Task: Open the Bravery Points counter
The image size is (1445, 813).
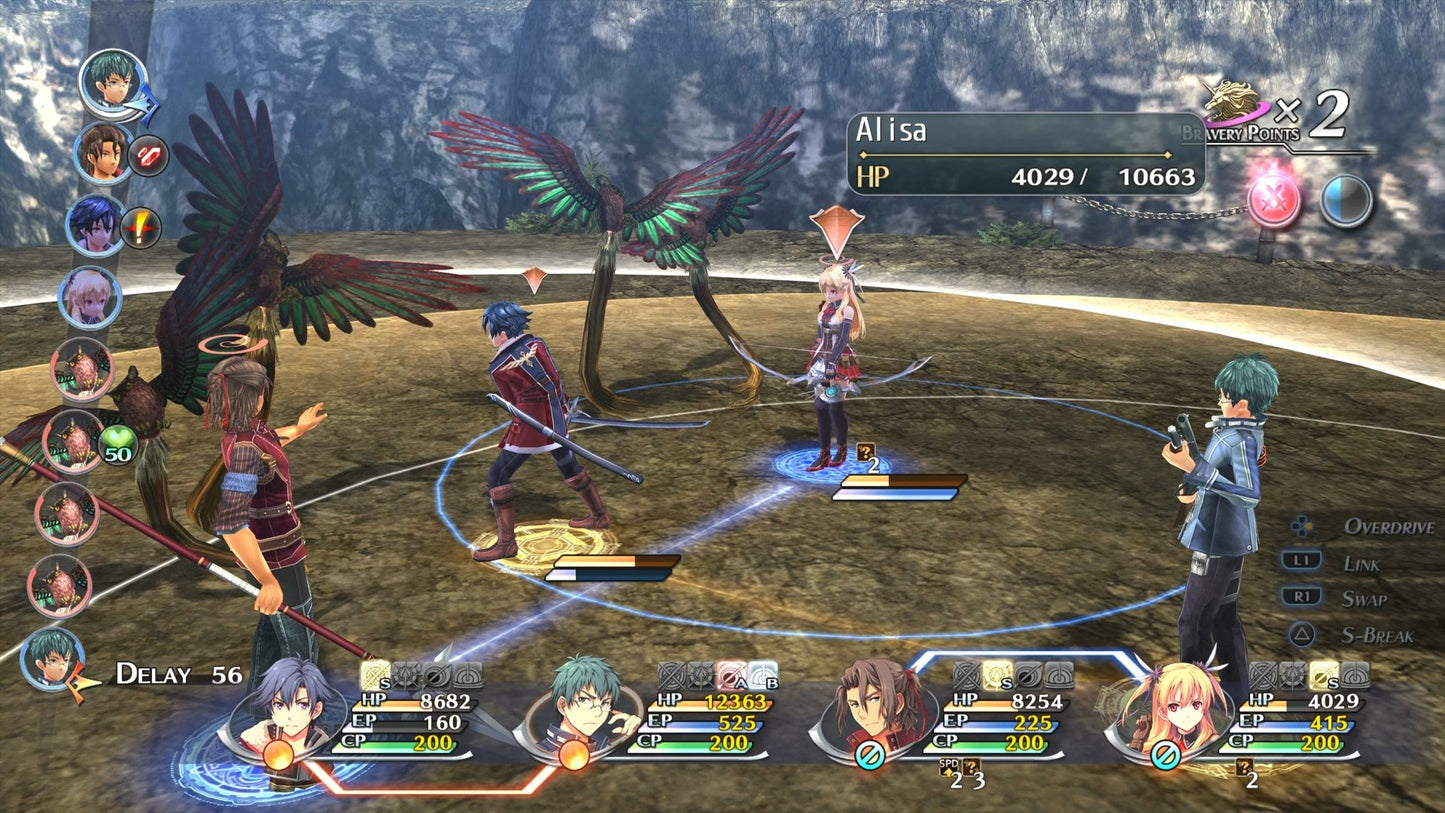Action: click(1280, 117)
